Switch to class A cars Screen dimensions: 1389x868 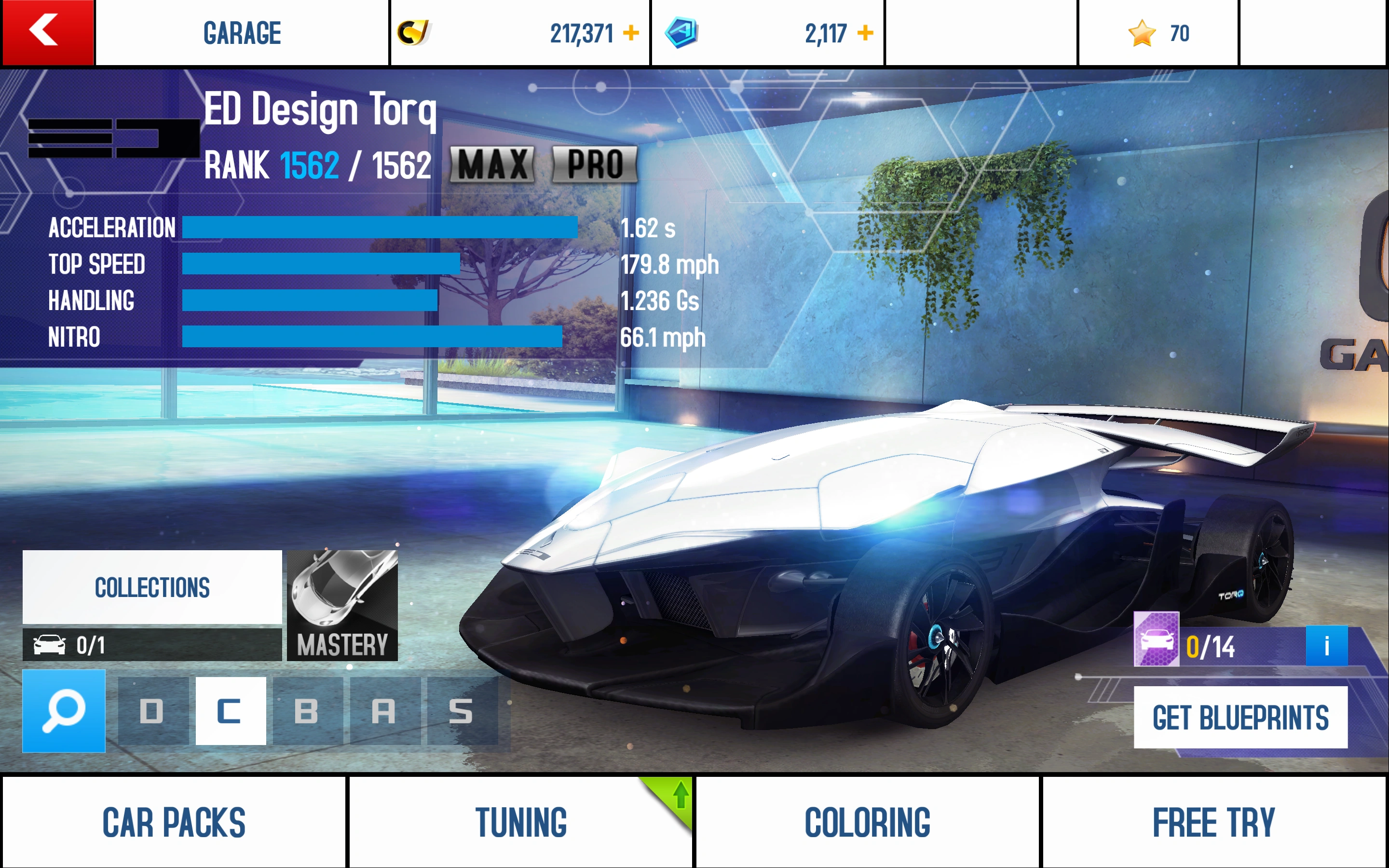[x=384, y=712]
